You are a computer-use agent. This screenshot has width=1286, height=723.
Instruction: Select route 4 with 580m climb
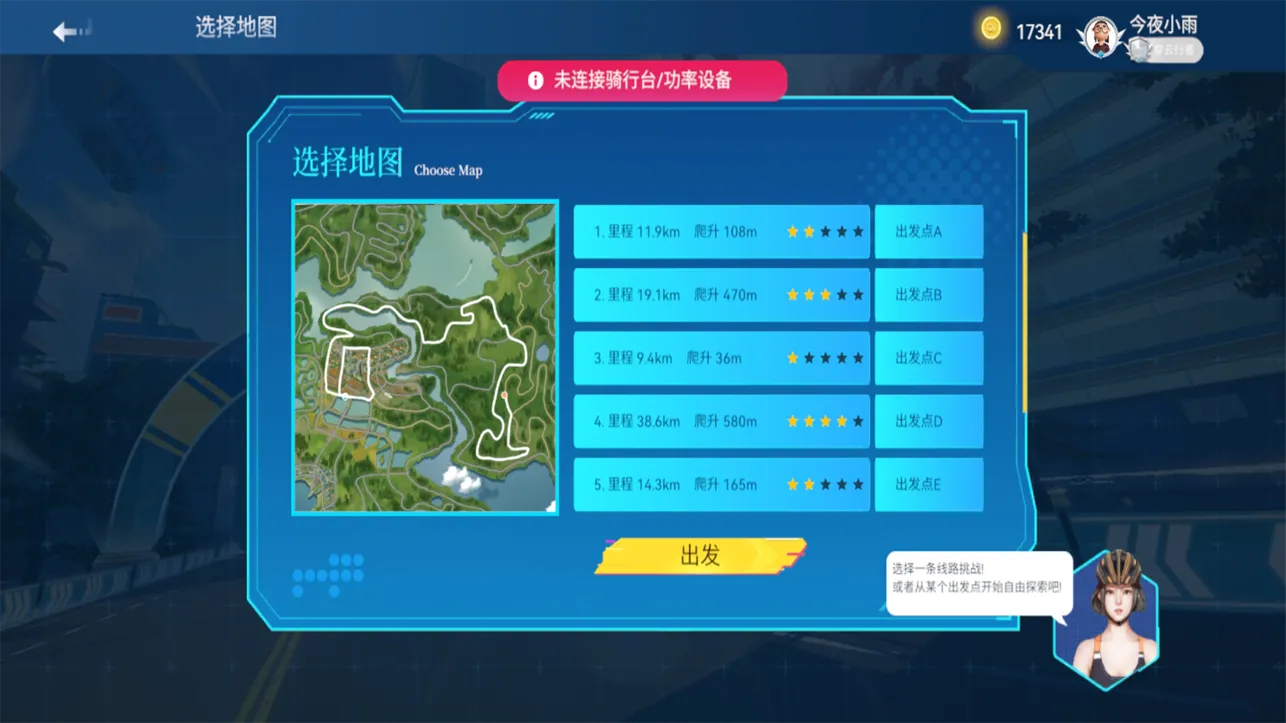[x=720, y=421]
